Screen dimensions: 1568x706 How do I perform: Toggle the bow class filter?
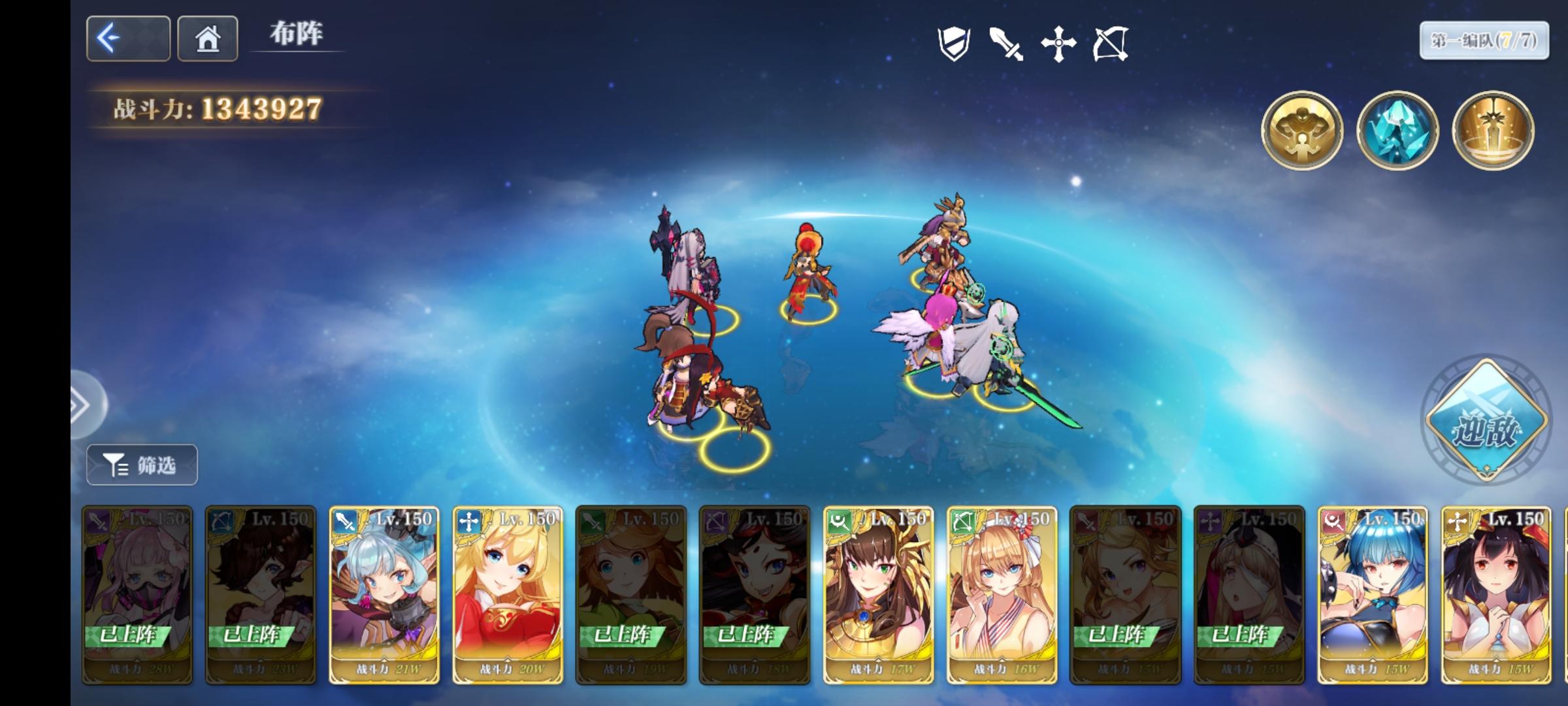click(x=1111, y=42)
